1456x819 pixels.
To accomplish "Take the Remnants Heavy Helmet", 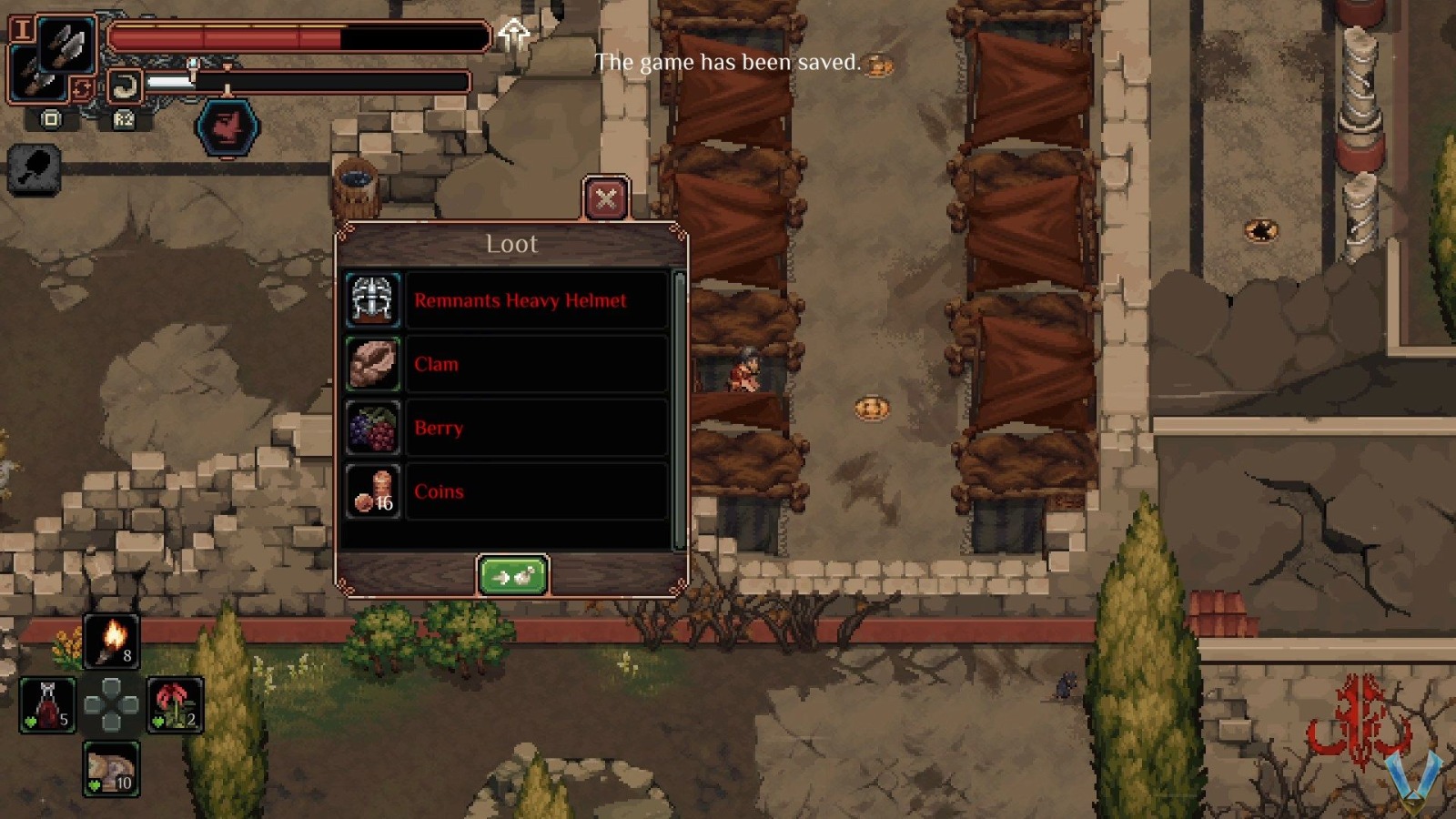I will pos(537,300).
